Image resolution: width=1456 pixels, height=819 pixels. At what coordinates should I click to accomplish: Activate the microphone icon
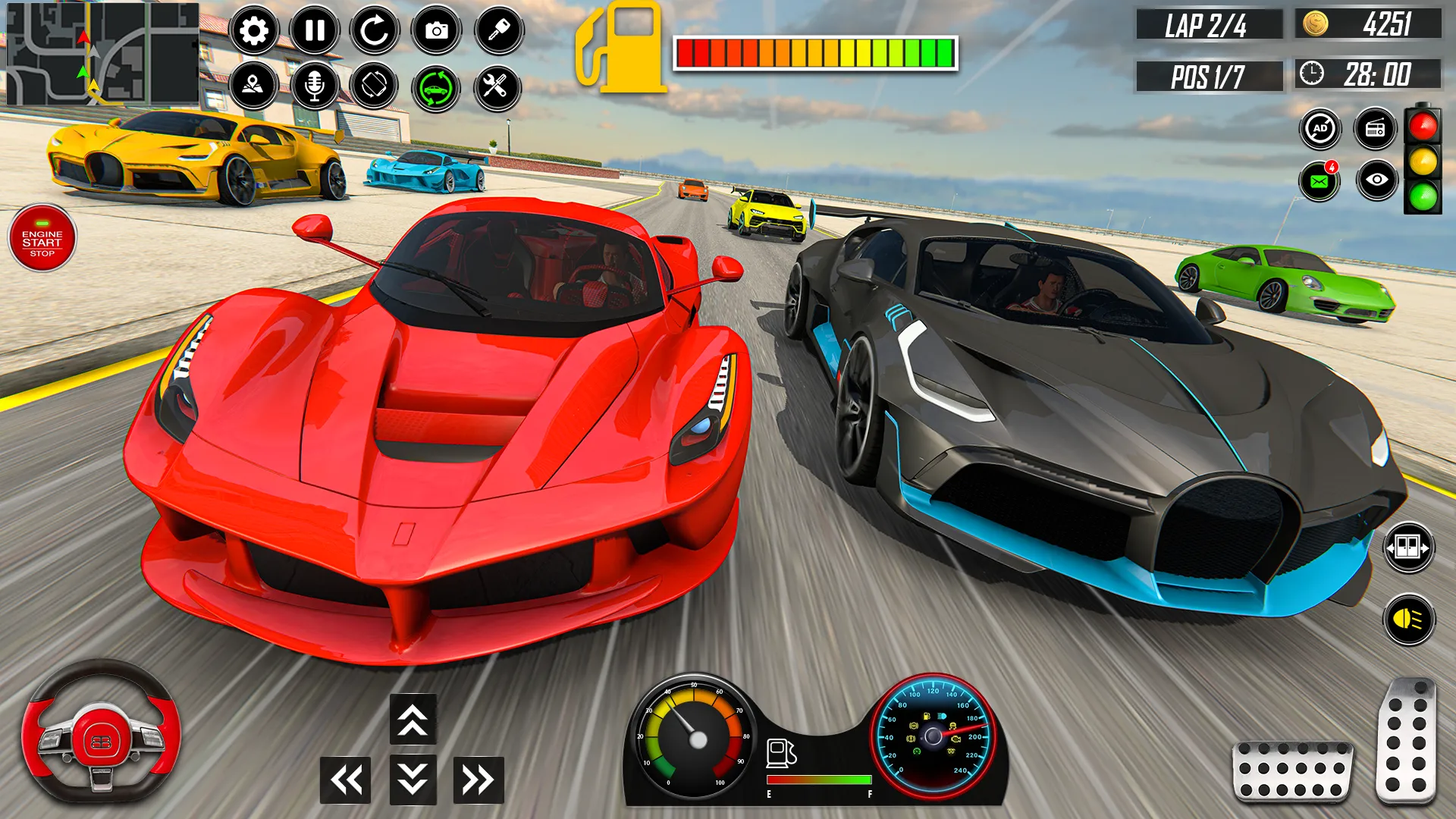click(314, 86)
